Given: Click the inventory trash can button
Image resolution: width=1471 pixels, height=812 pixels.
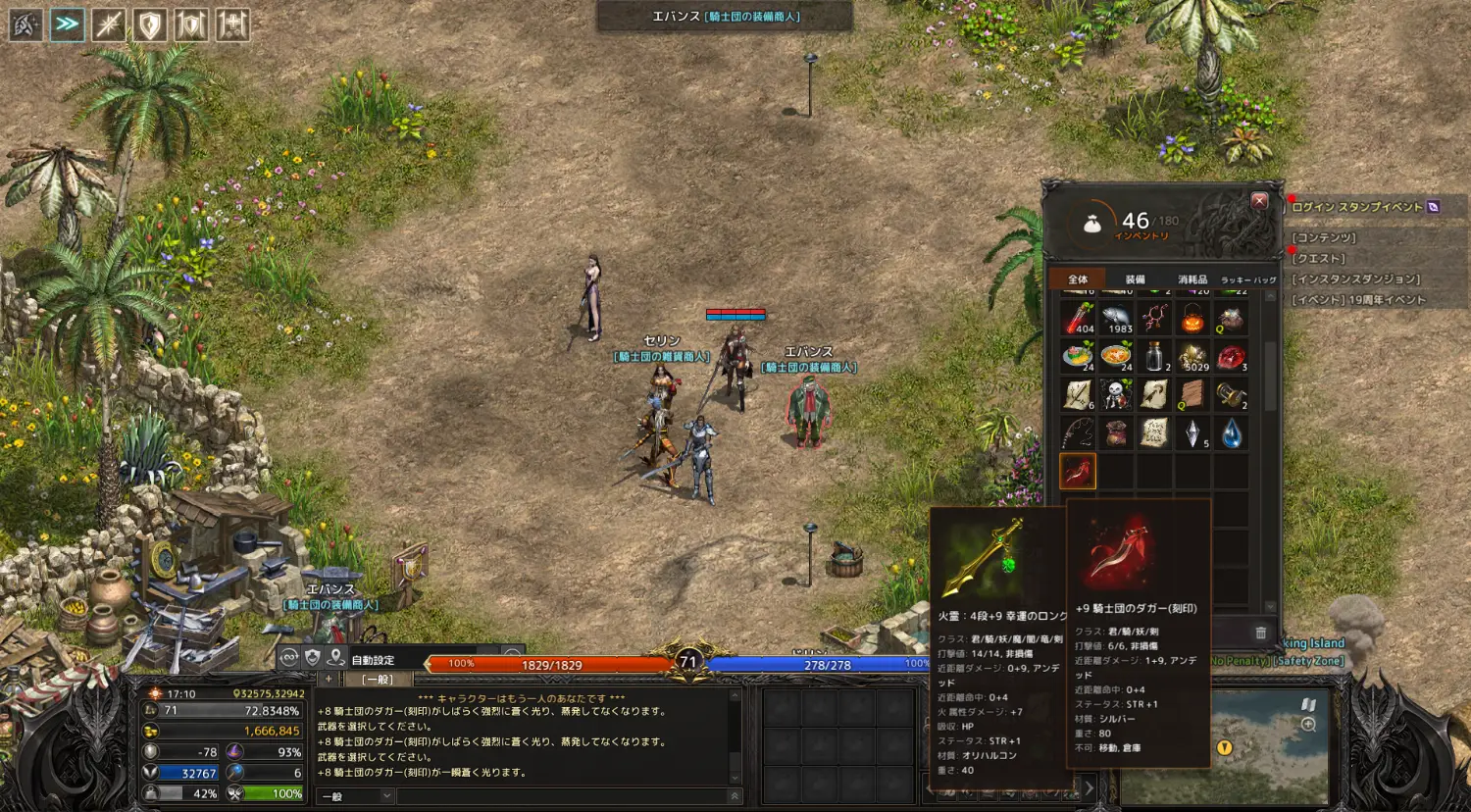Looking at the screenshot, I should click(1261, 633).
